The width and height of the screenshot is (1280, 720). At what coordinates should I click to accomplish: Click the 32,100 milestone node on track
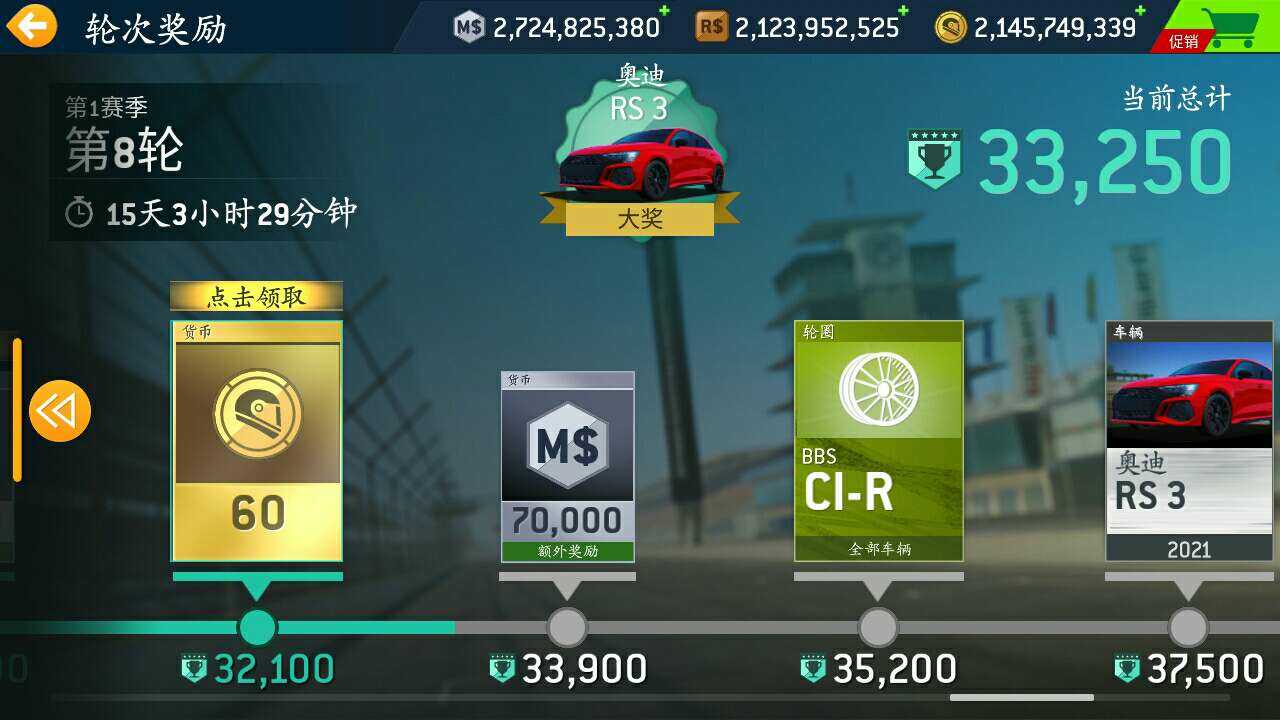(x=257, y=627)
